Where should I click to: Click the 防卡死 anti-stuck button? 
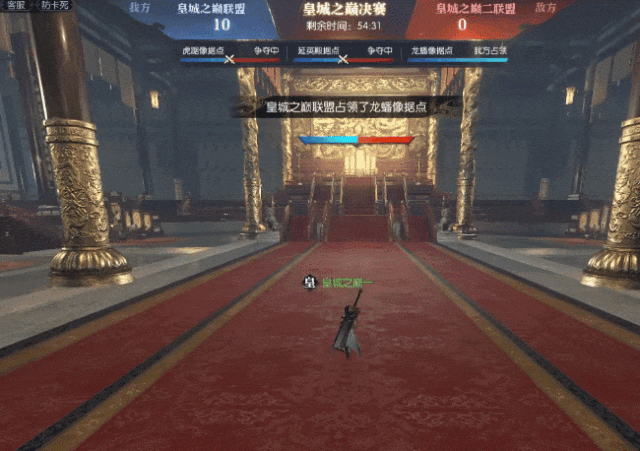pos(56,6)
